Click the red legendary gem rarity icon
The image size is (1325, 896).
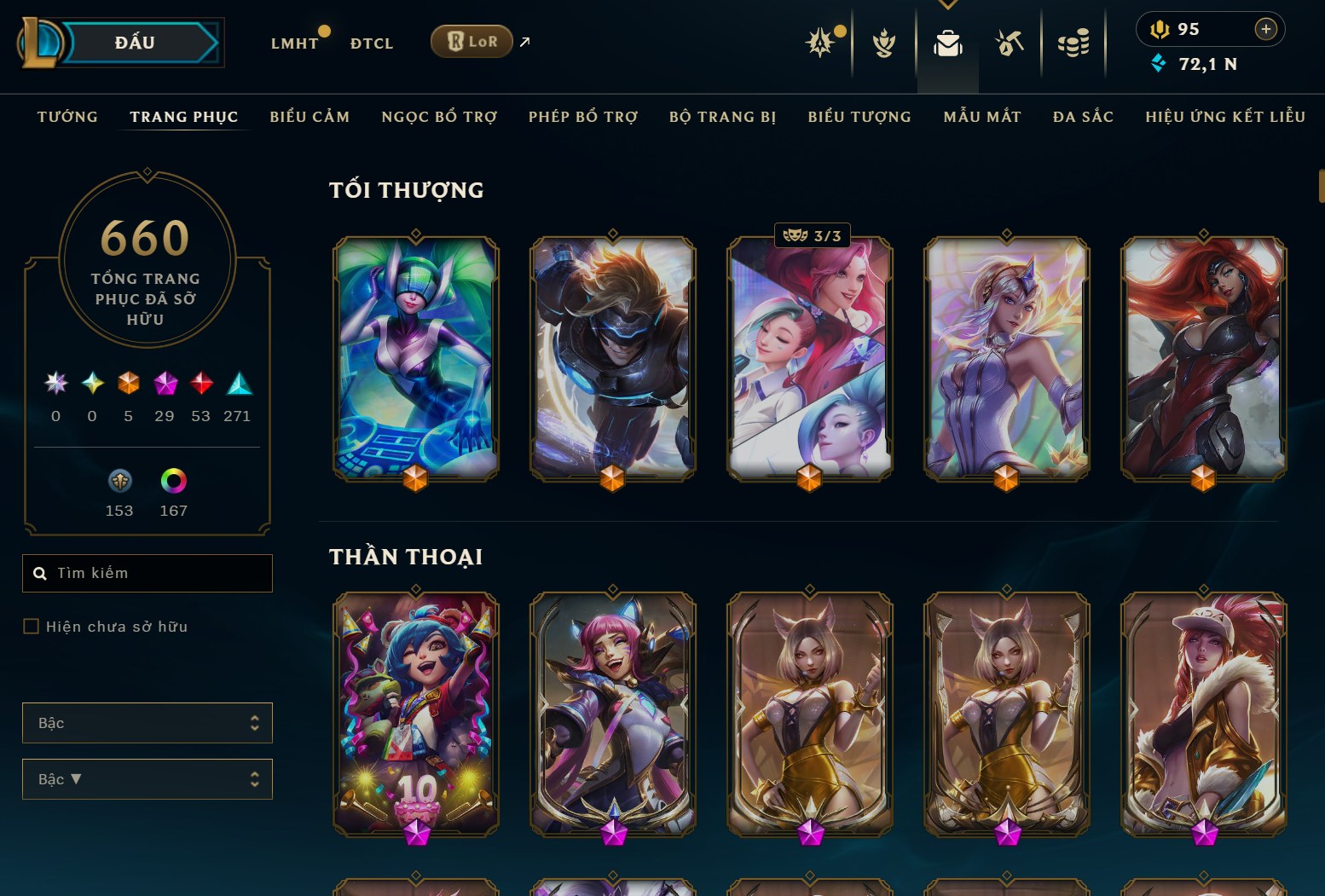point(201,385)
